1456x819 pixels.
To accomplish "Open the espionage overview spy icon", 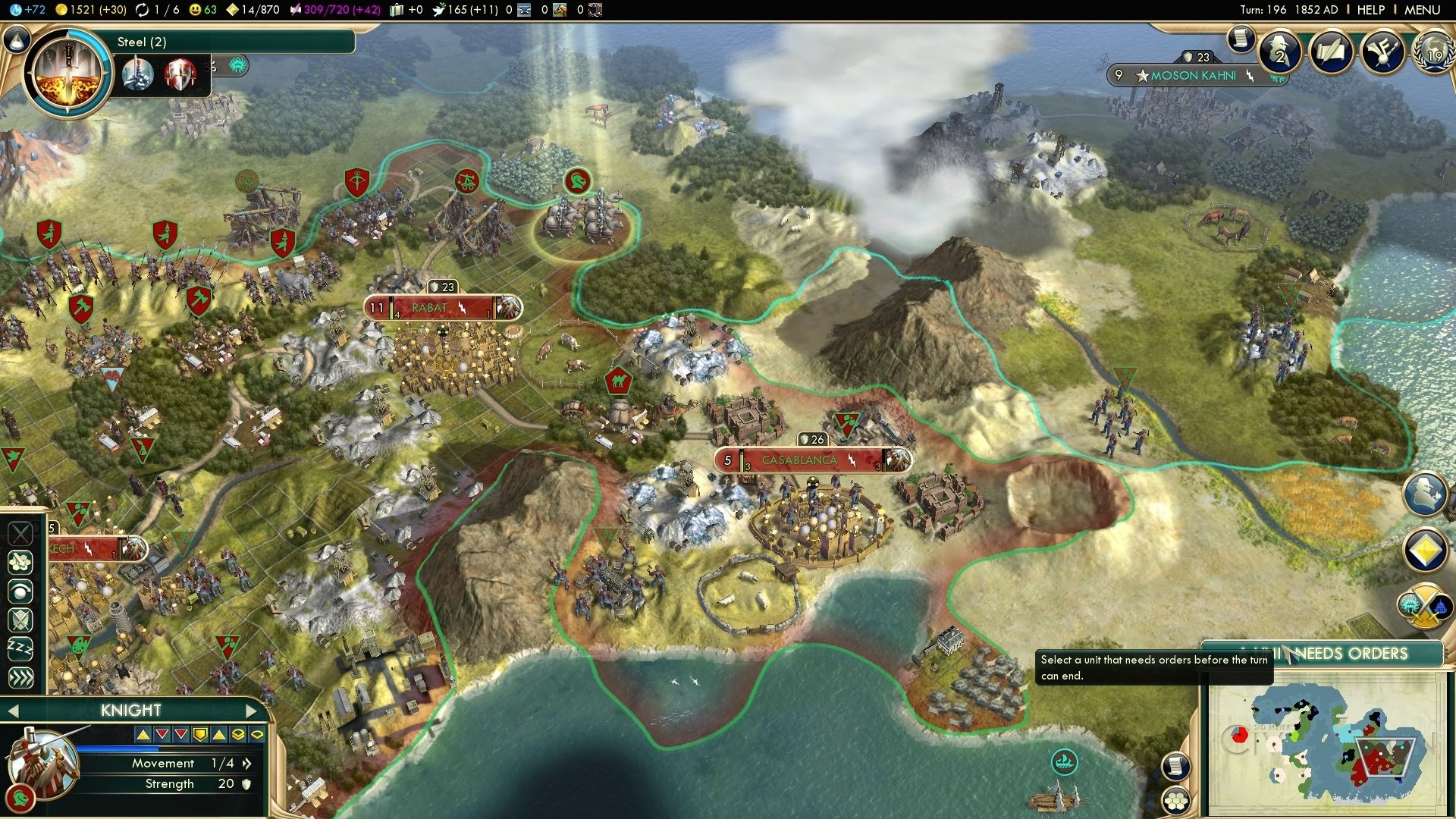I will coord(1280,51).
